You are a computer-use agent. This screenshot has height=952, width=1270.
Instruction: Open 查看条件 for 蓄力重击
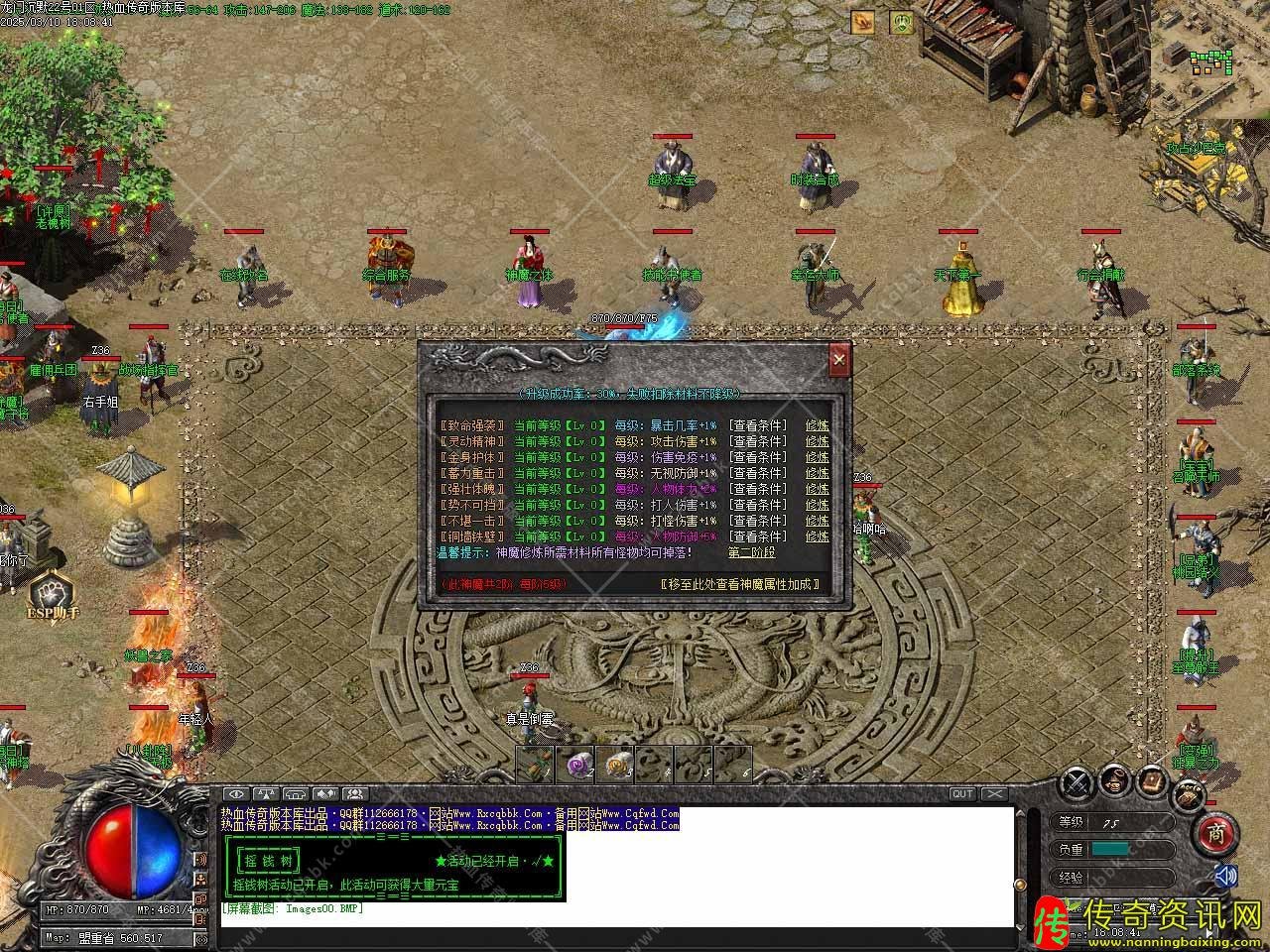point(758,473)
